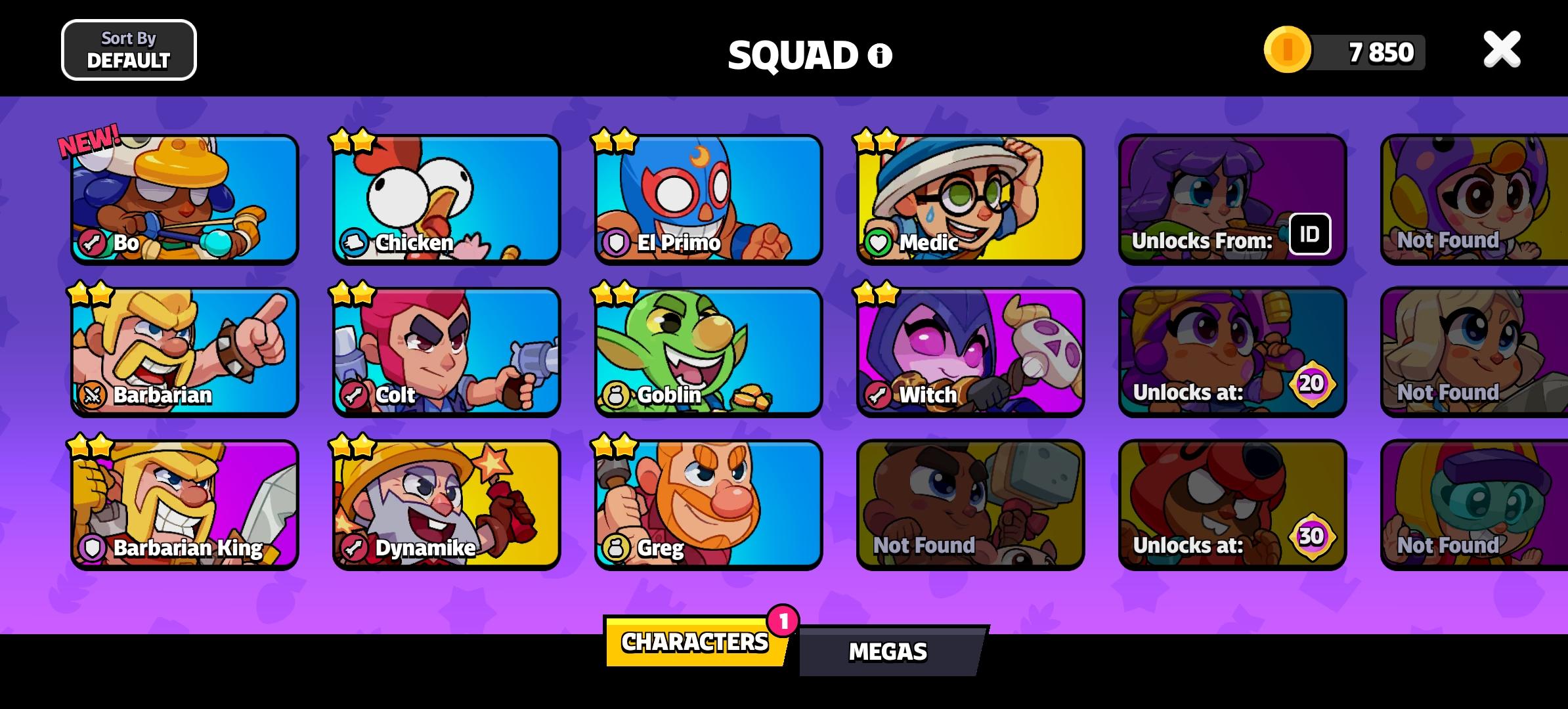Open the Sort By DEFAULT selector
The height and width of the screenshot is (709, 1568).
click(x=129, y=50)
